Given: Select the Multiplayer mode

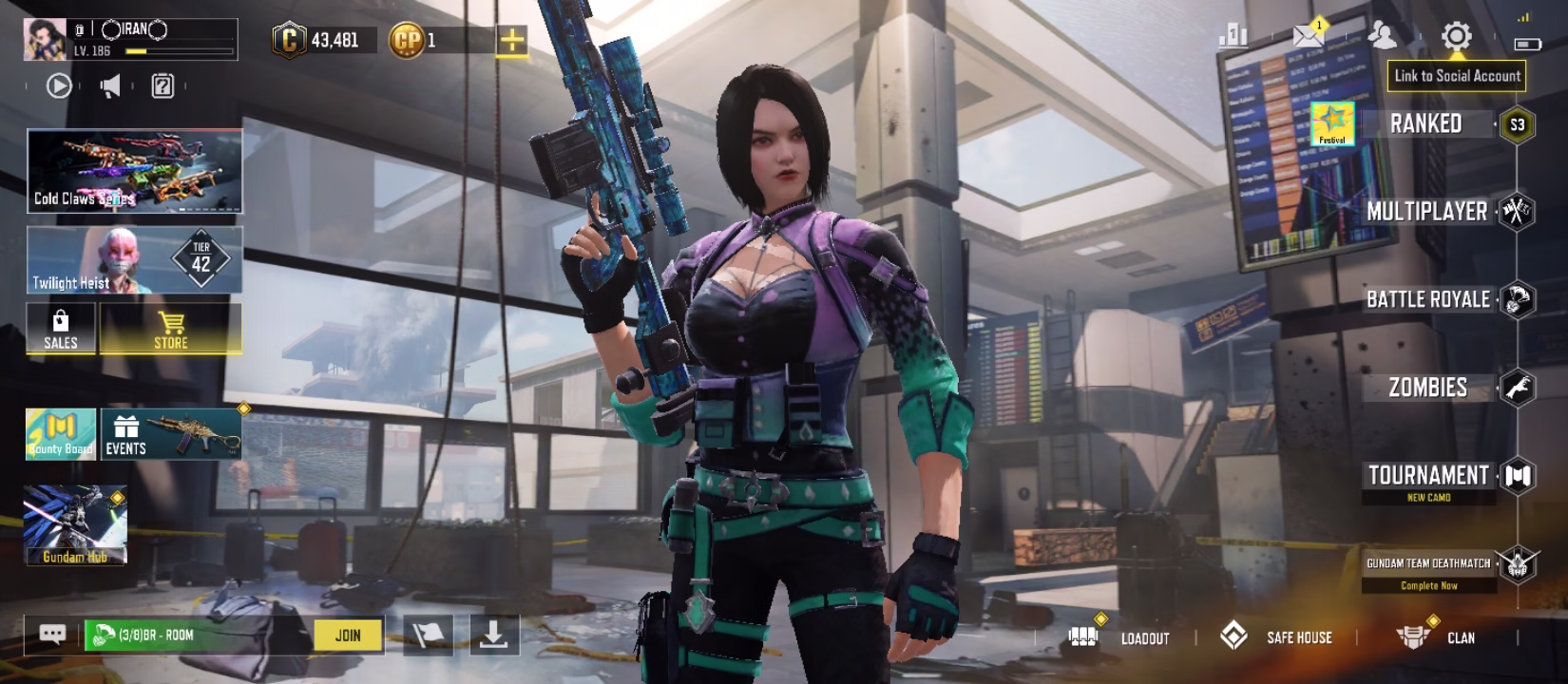Looking at the screenshot, I should [x=1426, y=212].
